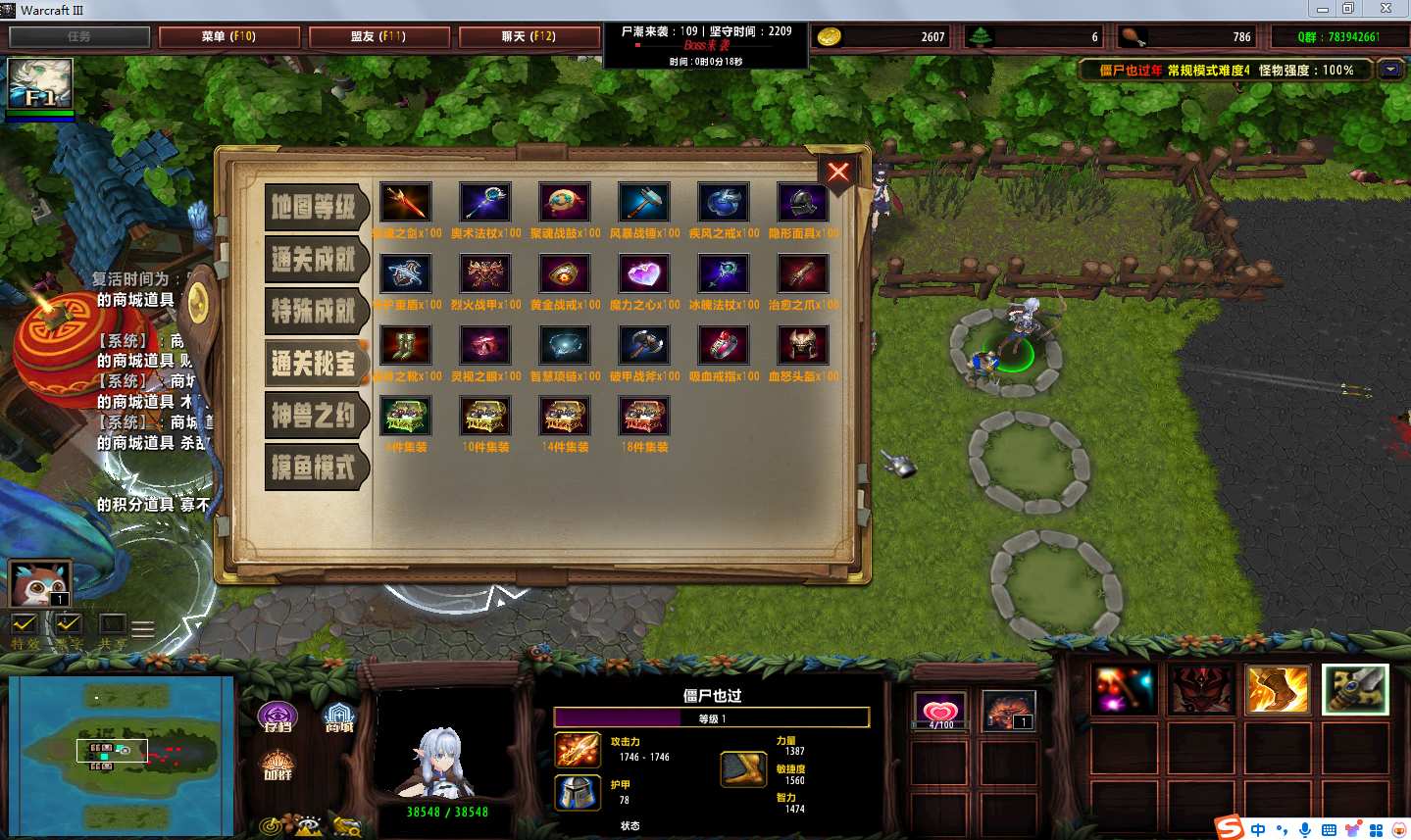Click the 存档 save button
The image size is (1411, 840).
click(x=277, y=716)
